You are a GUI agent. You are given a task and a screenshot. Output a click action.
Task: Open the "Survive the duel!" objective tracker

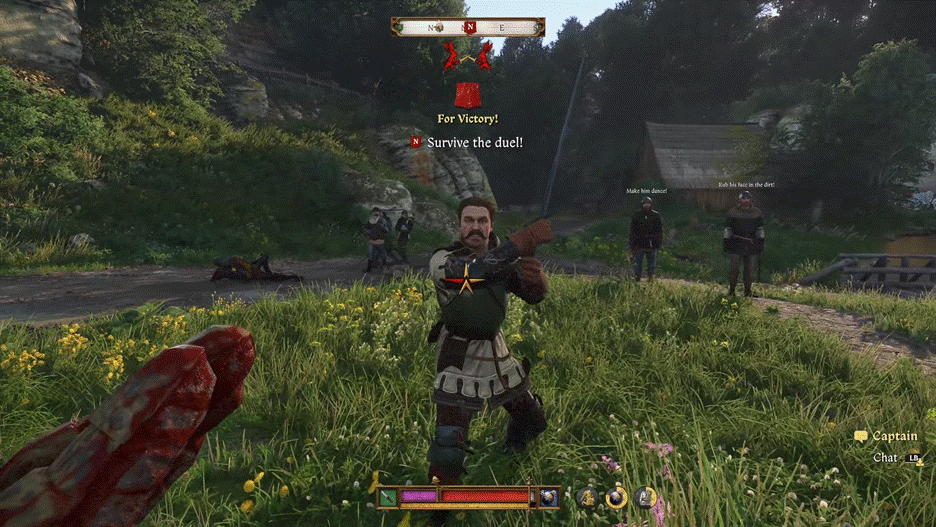pos(474,143)
